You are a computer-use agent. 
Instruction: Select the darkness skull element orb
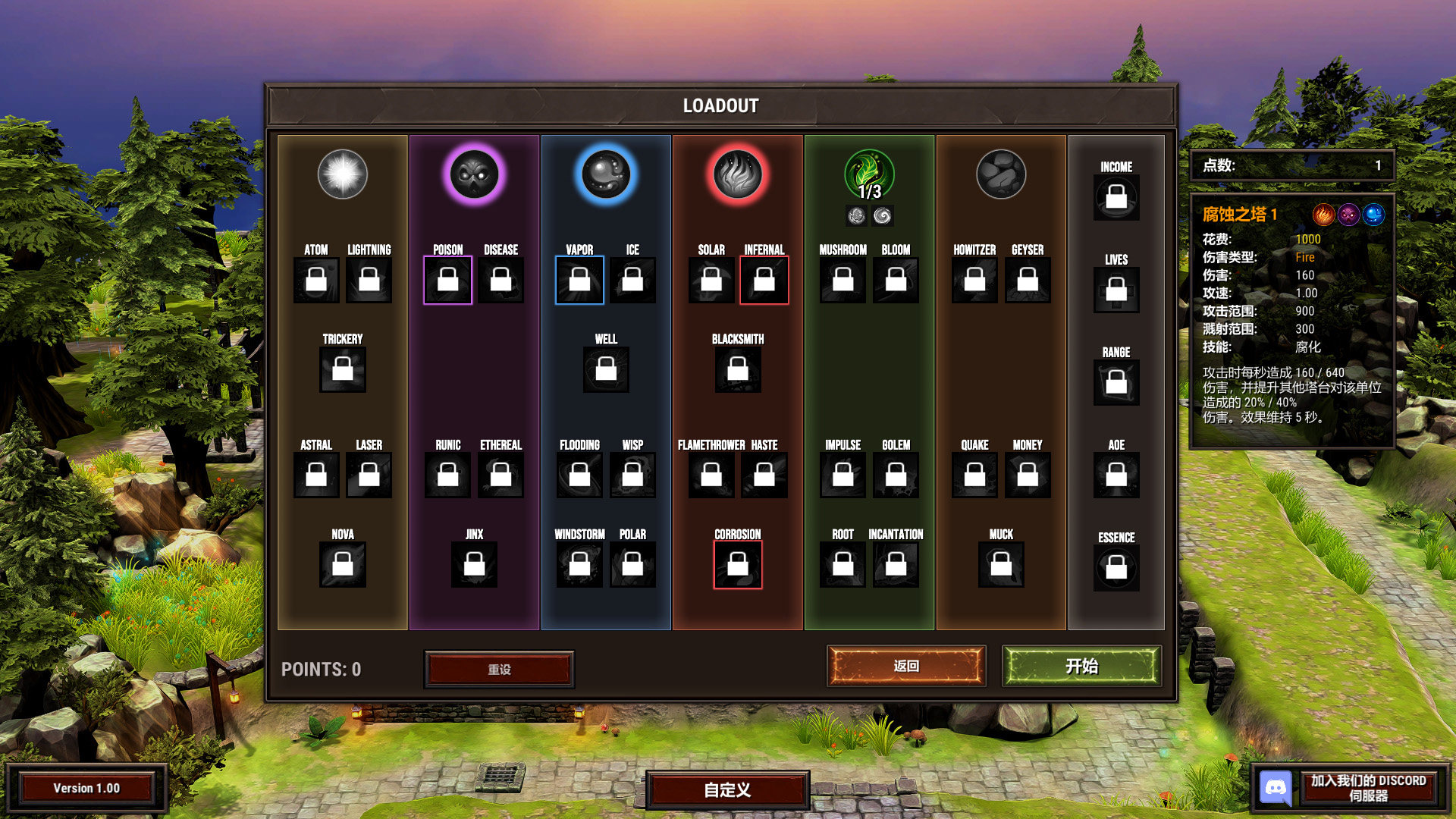(475, 174)
